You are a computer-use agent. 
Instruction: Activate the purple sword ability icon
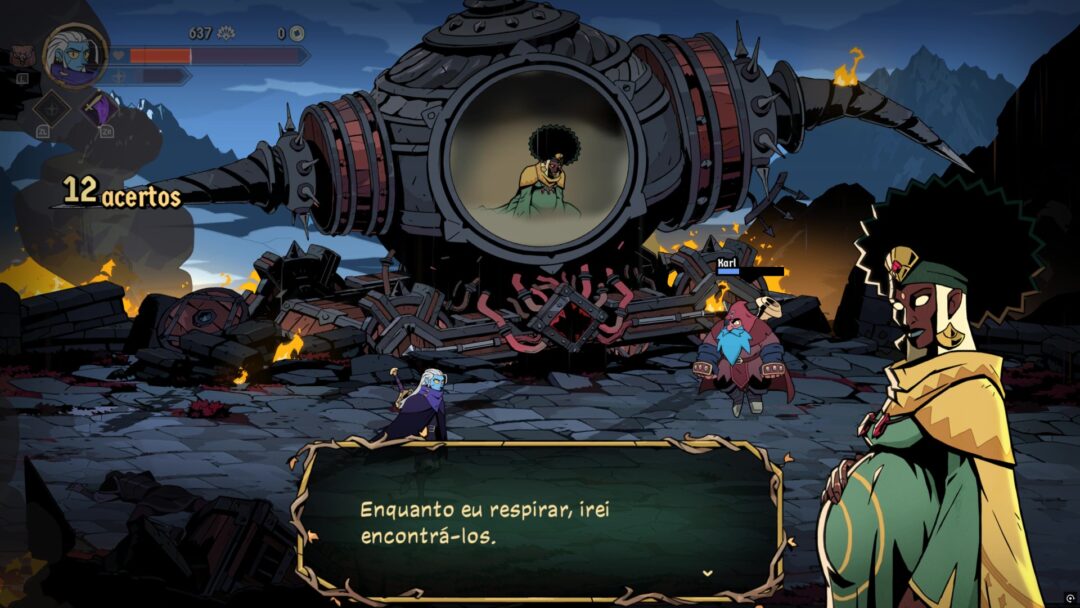pos(99,107)
